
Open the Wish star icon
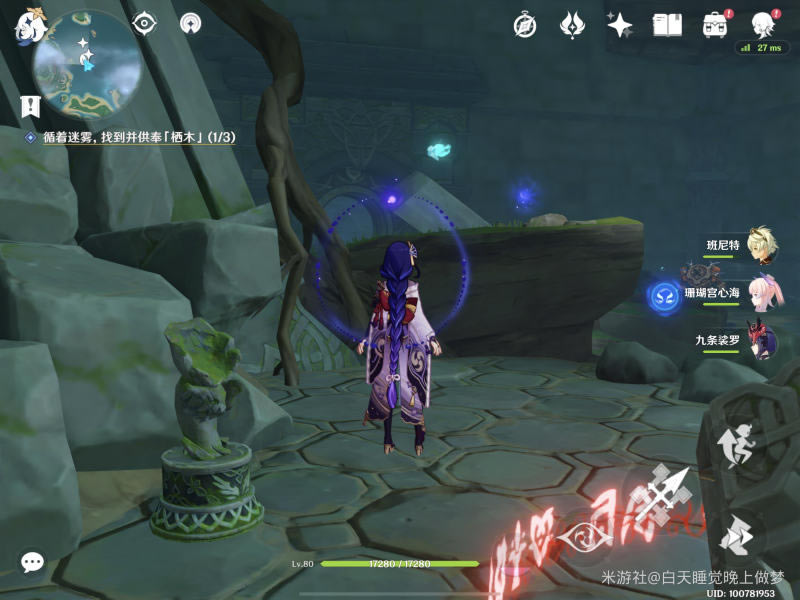pyautogui.click(x=619, y=25)
